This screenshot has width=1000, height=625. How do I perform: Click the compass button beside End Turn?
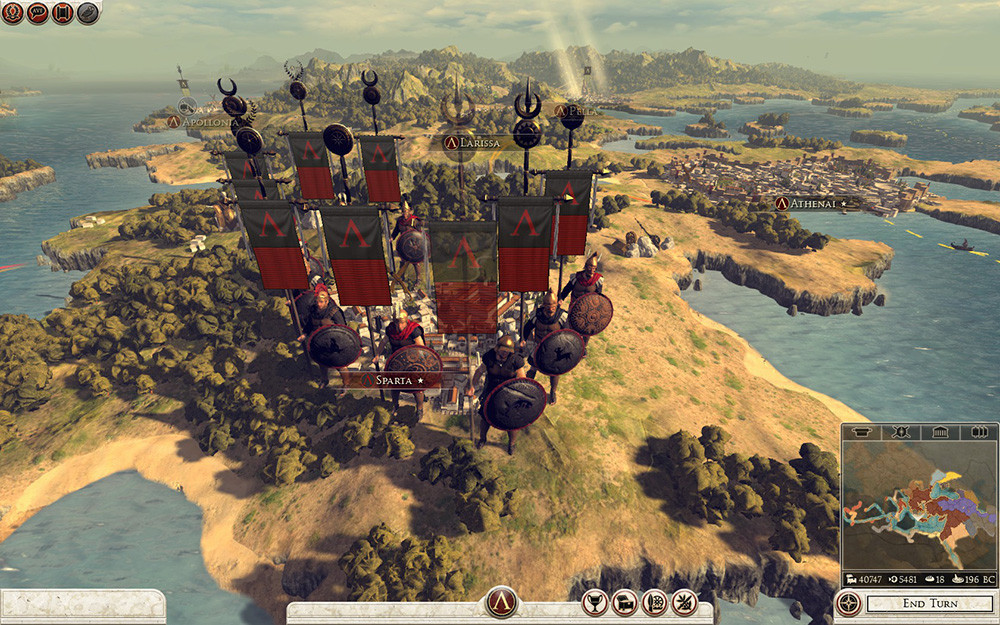[850, 604]
